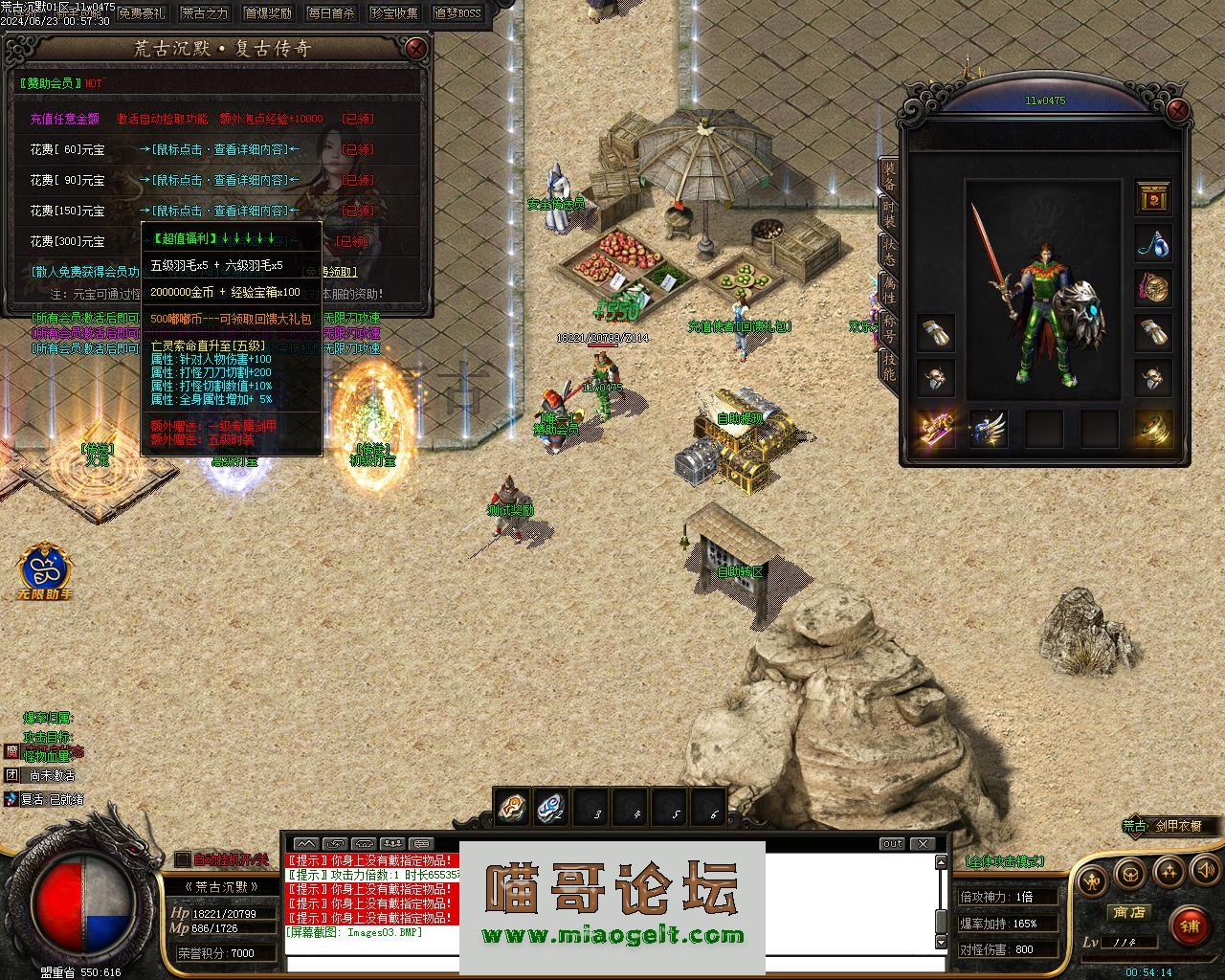Open the 商店 shop
The width and height of the screenshot is (1225, 980).
click(x=1128, y=912)
